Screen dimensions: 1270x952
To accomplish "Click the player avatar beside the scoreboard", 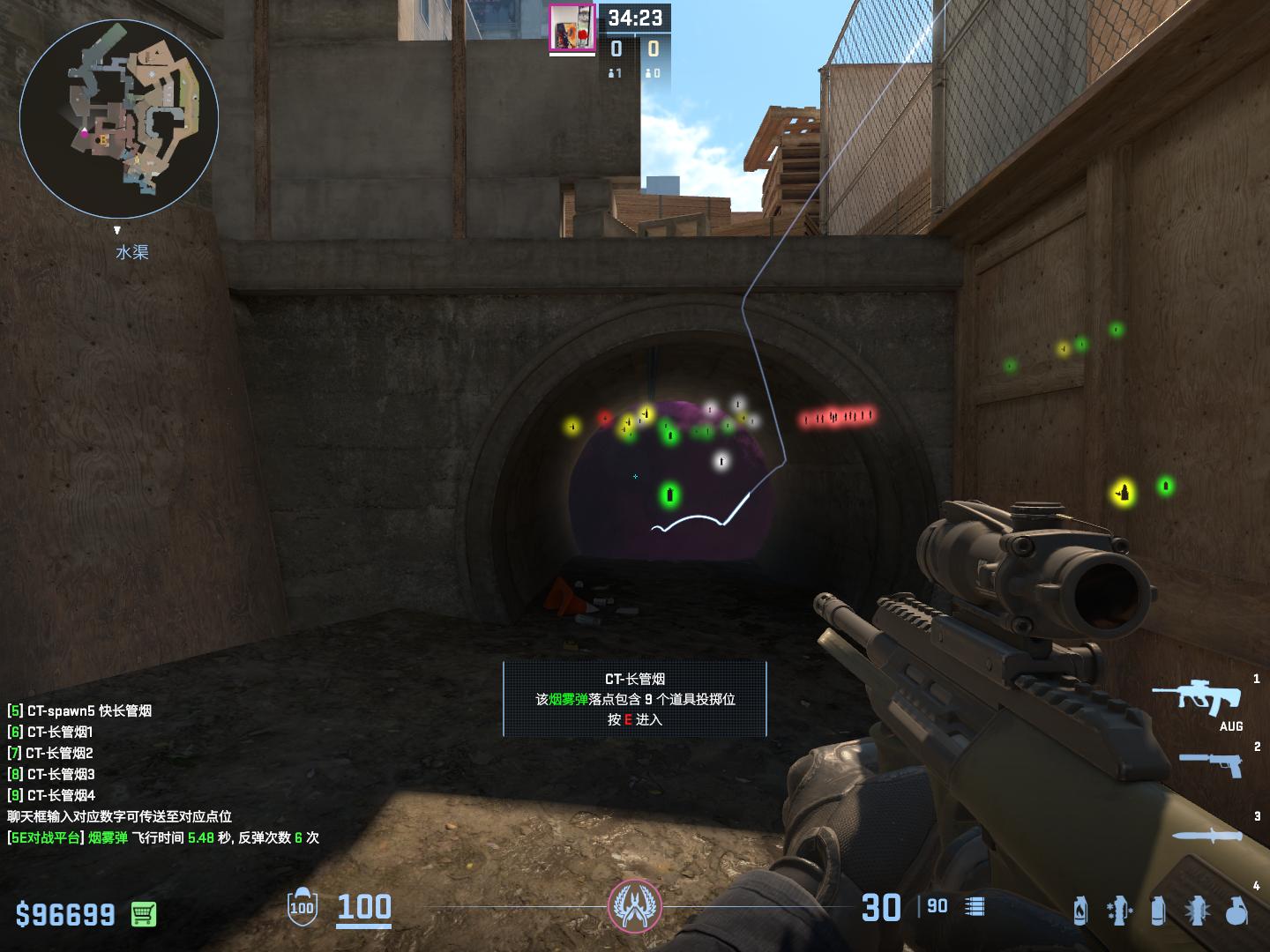I will (x=572, y=28).
